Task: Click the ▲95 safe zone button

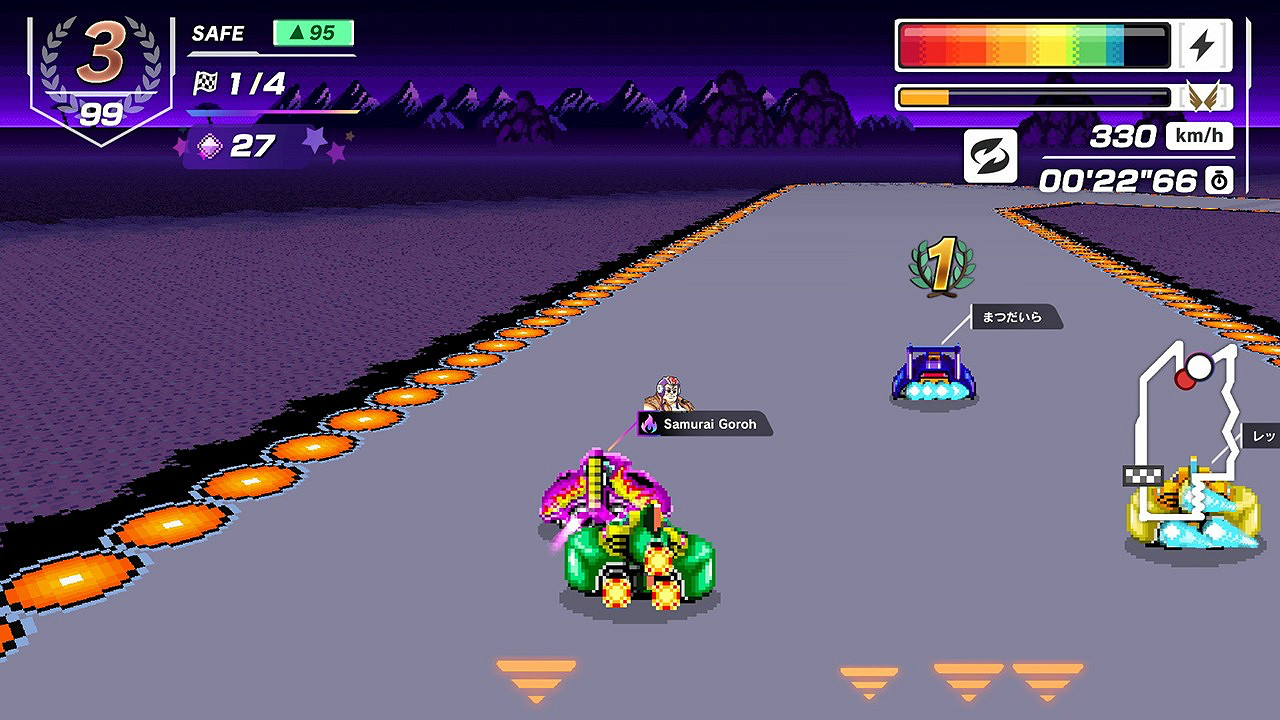Action: [315, 33]
